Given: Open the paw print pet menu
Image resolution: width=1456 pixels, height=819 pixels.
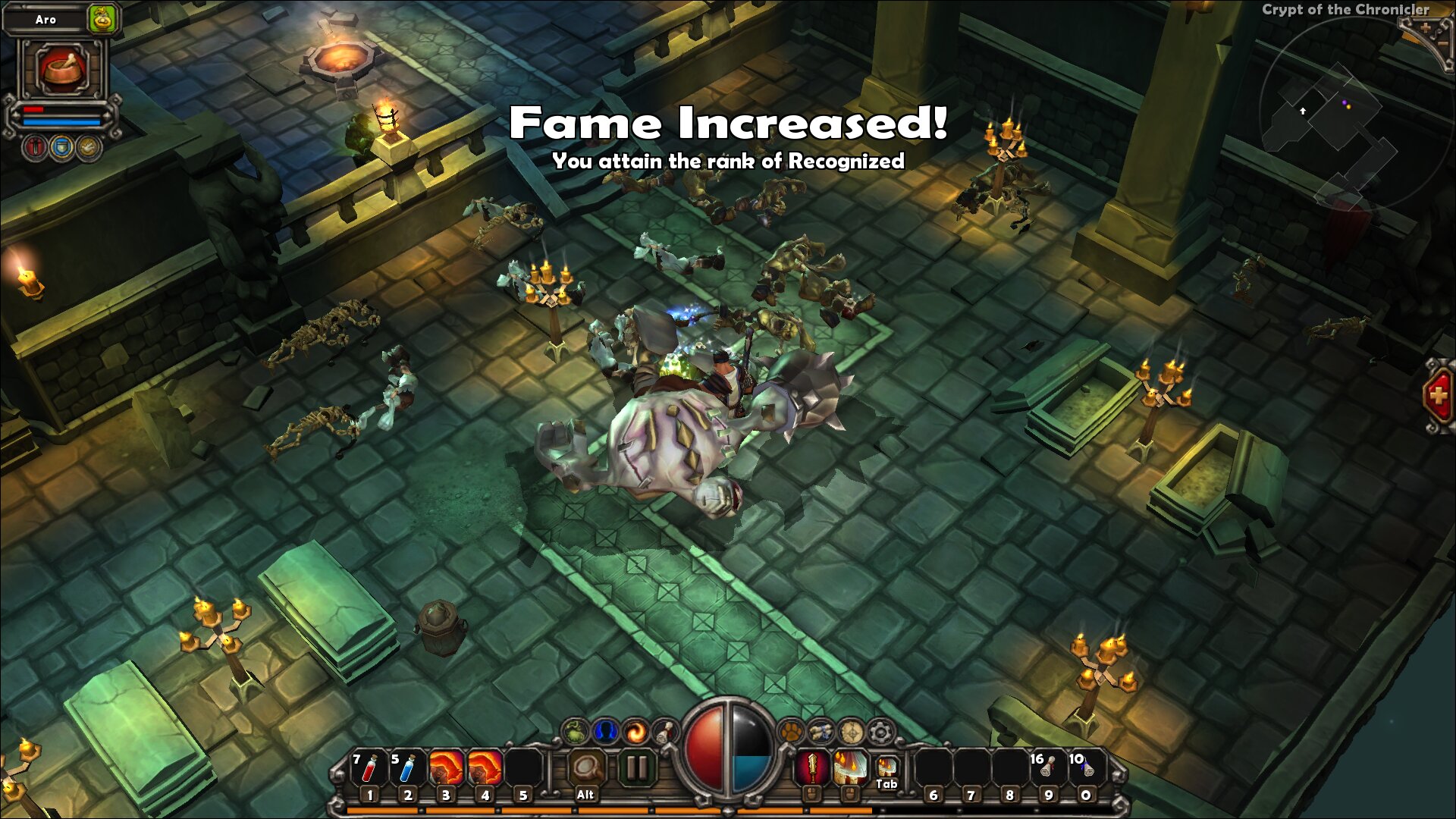Looking at the screenshot, I should pyautogui.click(x=791, y=732).
